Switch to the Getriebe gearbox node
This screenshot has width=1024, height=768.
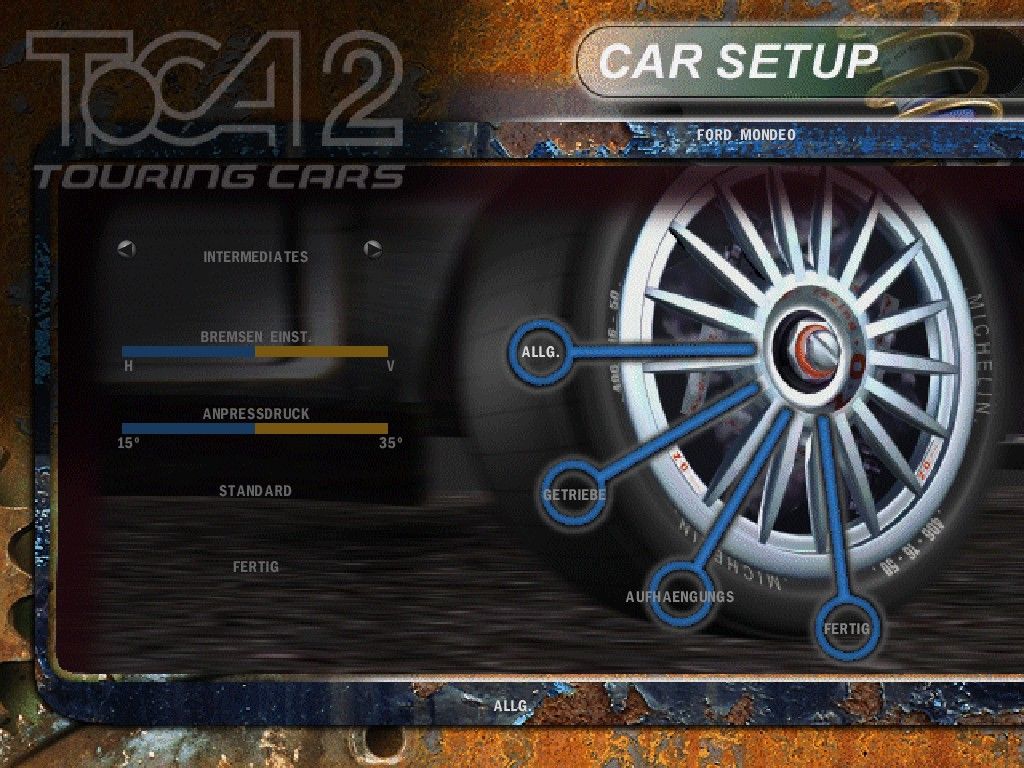point(573,495)
